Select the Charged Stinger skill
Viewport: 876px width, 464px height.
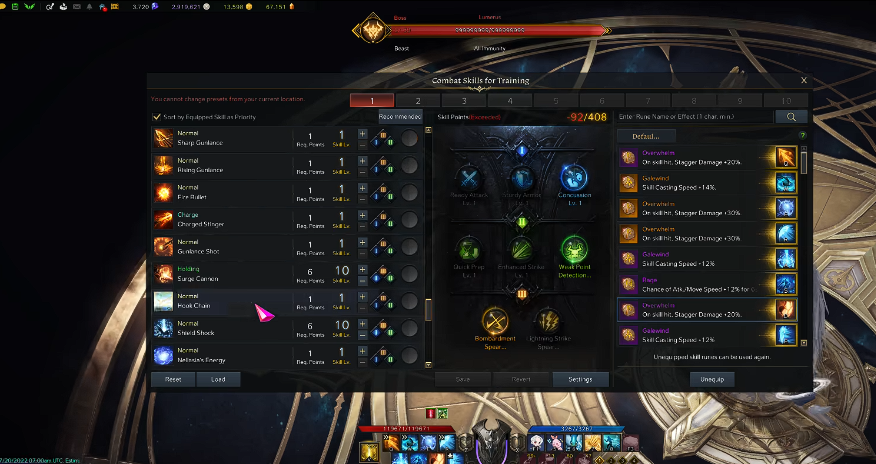click(x=222, y=219)
